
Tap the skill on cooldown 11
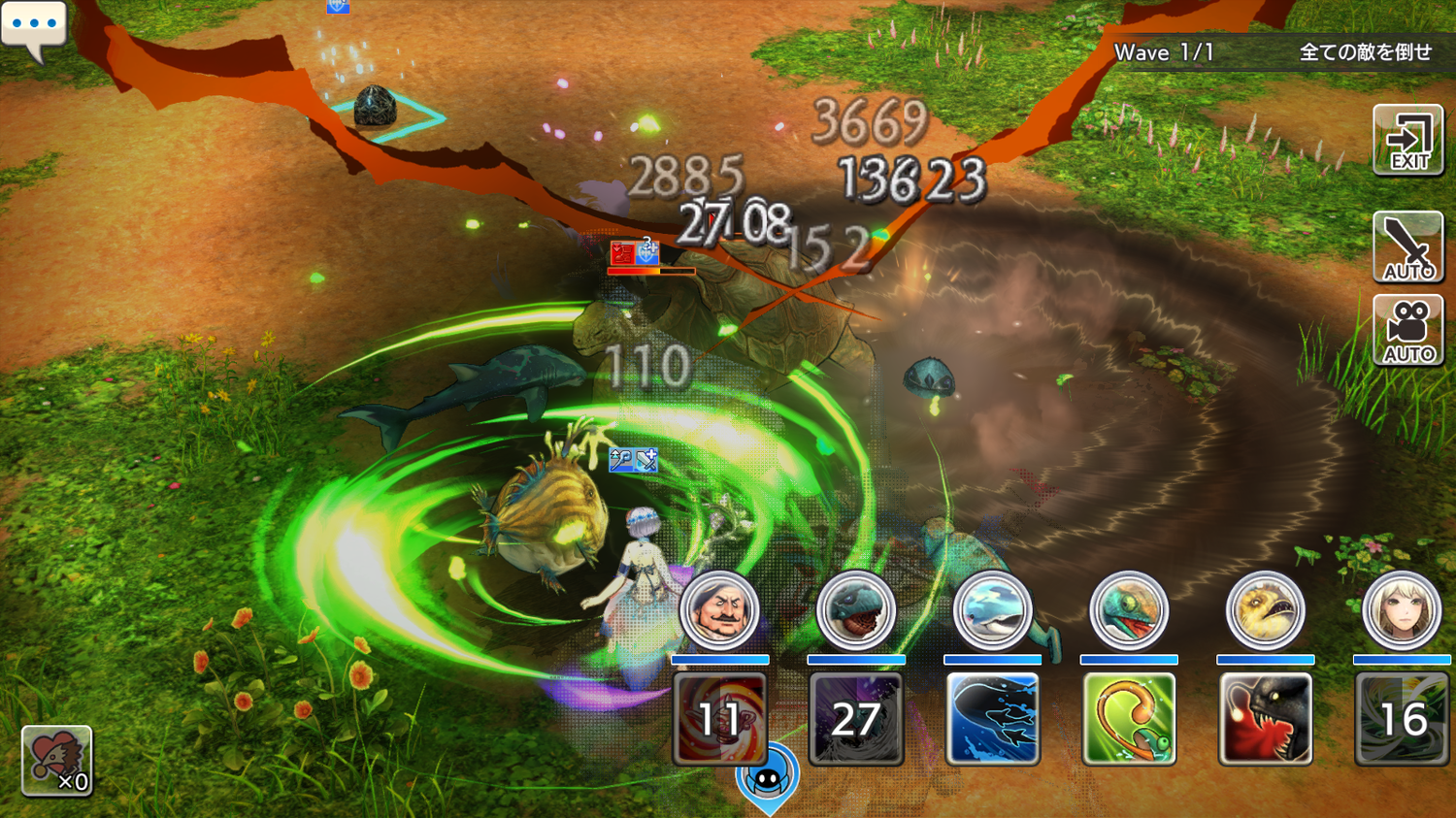719,719
